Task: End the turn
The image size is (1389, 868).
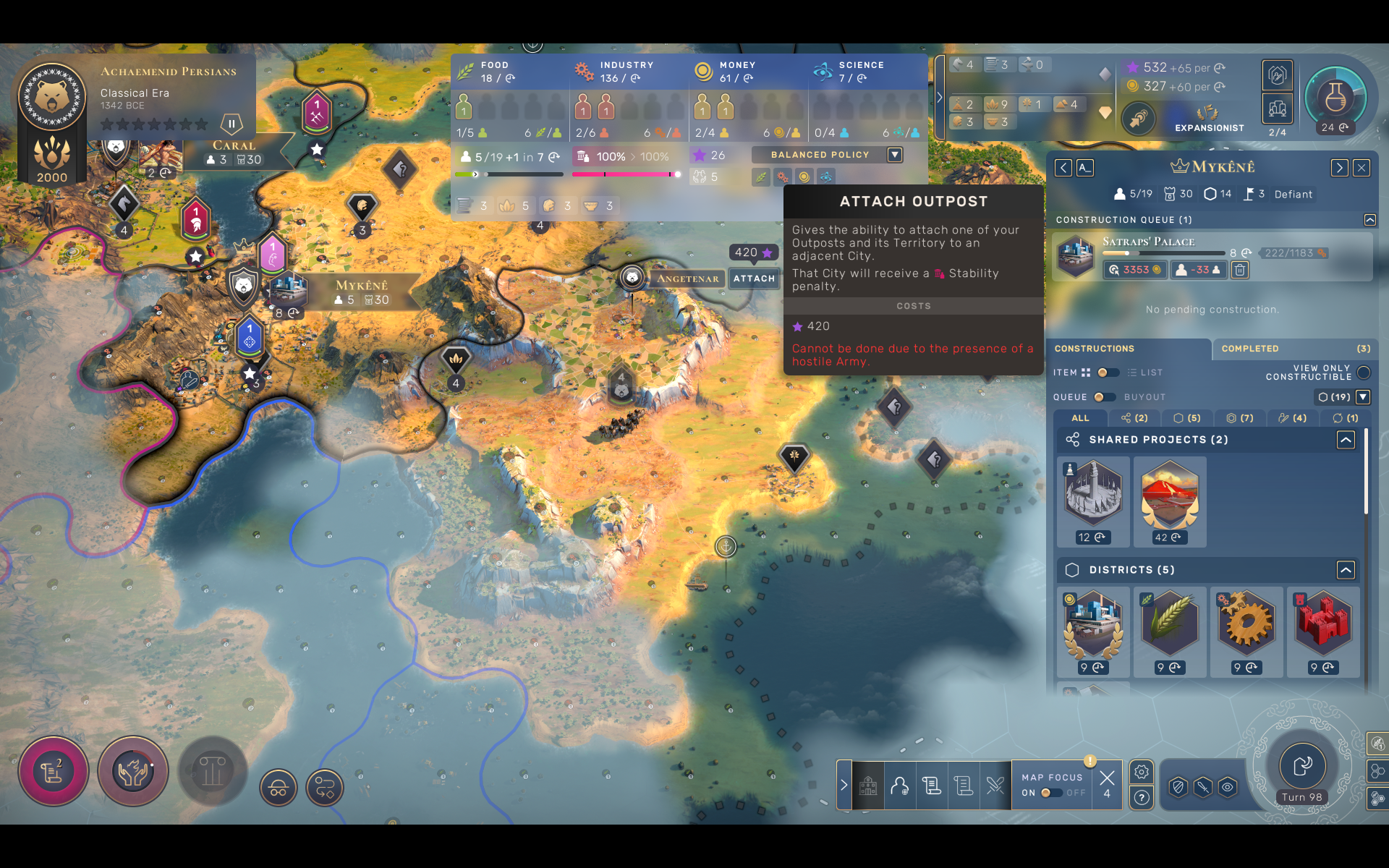Action: click(x=1302, y=765)
